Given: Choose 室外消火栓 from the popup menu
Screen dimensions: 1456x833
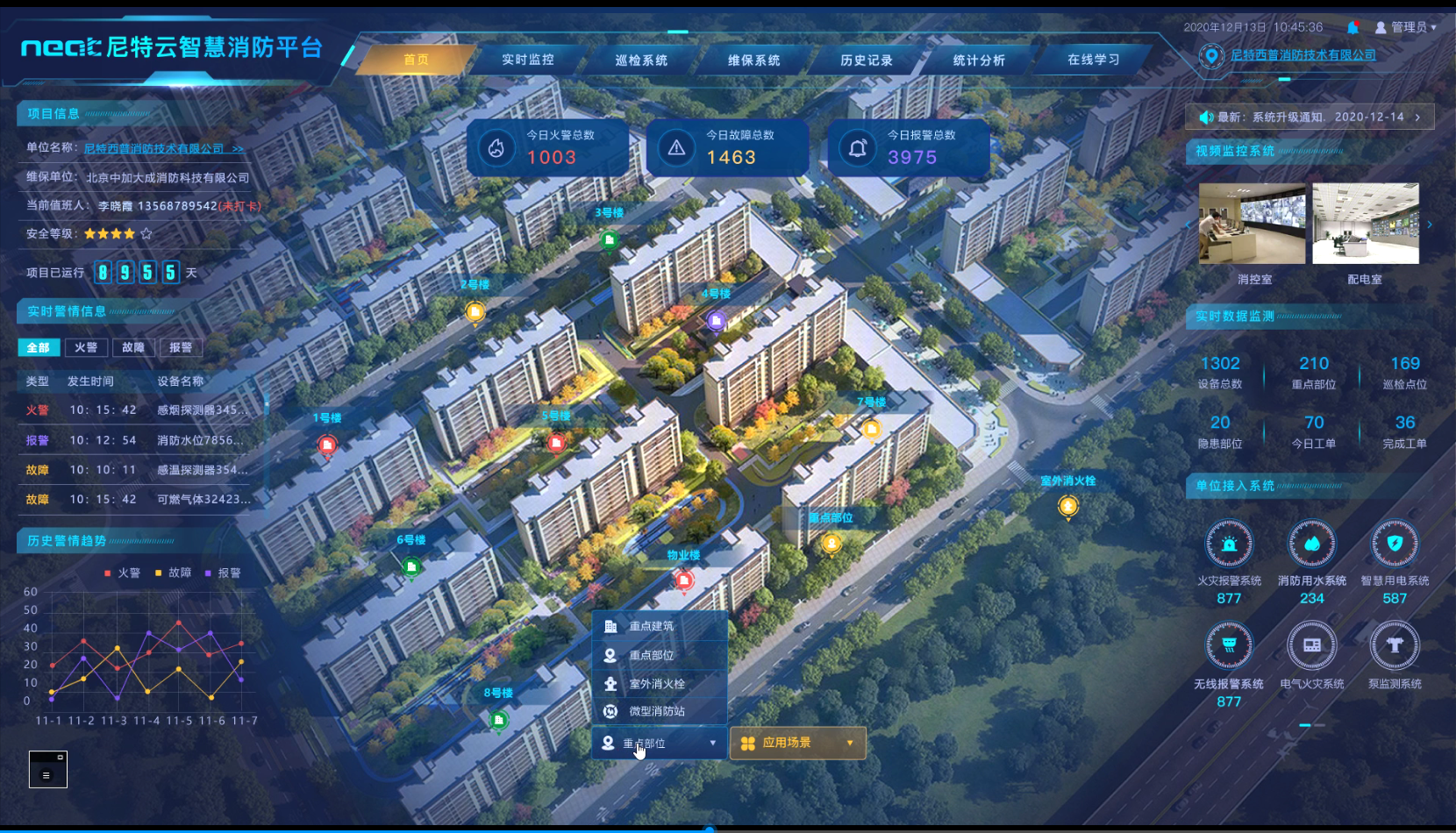Looking at the screenshot, I should pyautogui.click(x=657, y=684).
